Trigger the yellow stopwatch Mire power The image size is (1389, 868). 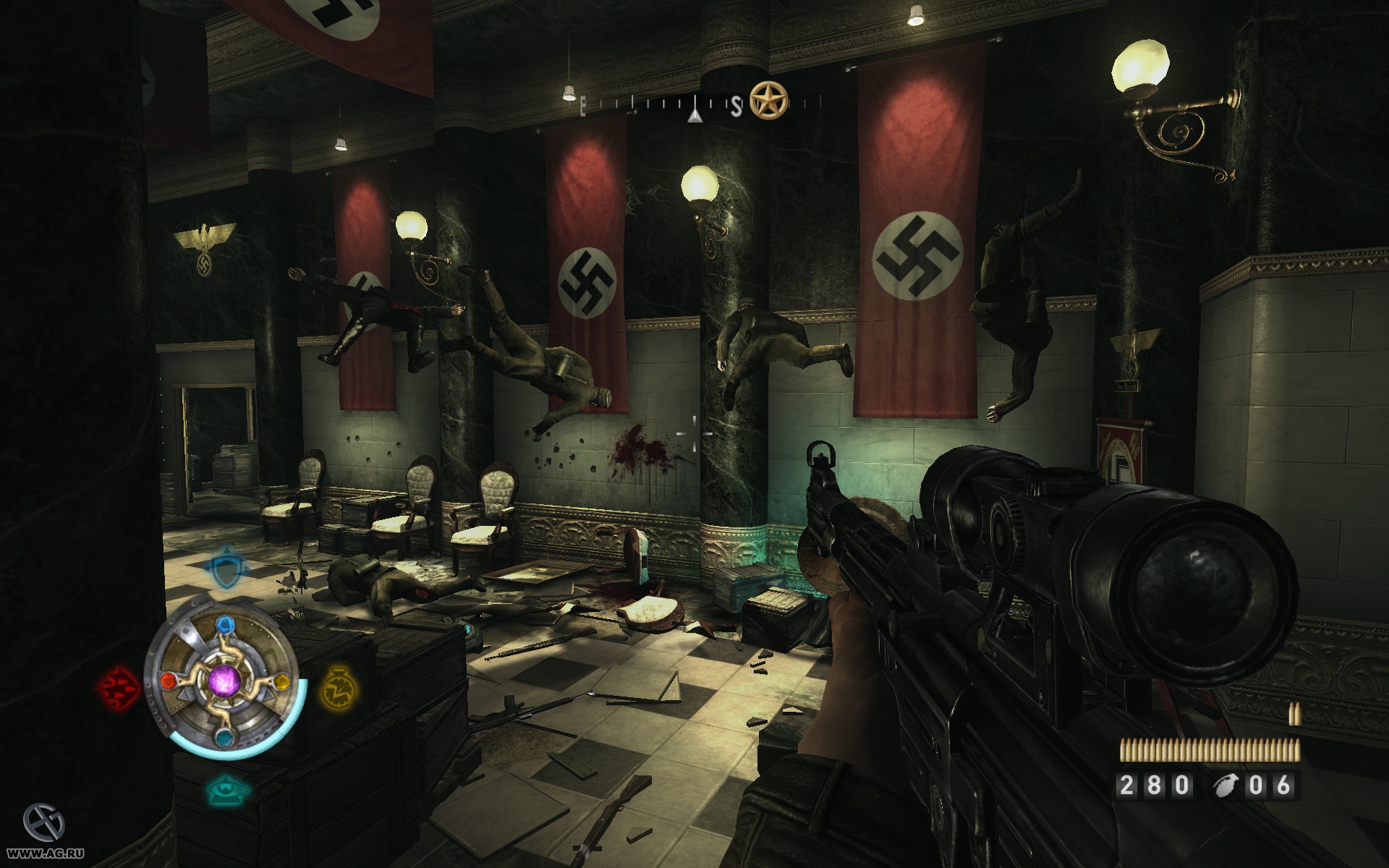click(x=336, y=686)
